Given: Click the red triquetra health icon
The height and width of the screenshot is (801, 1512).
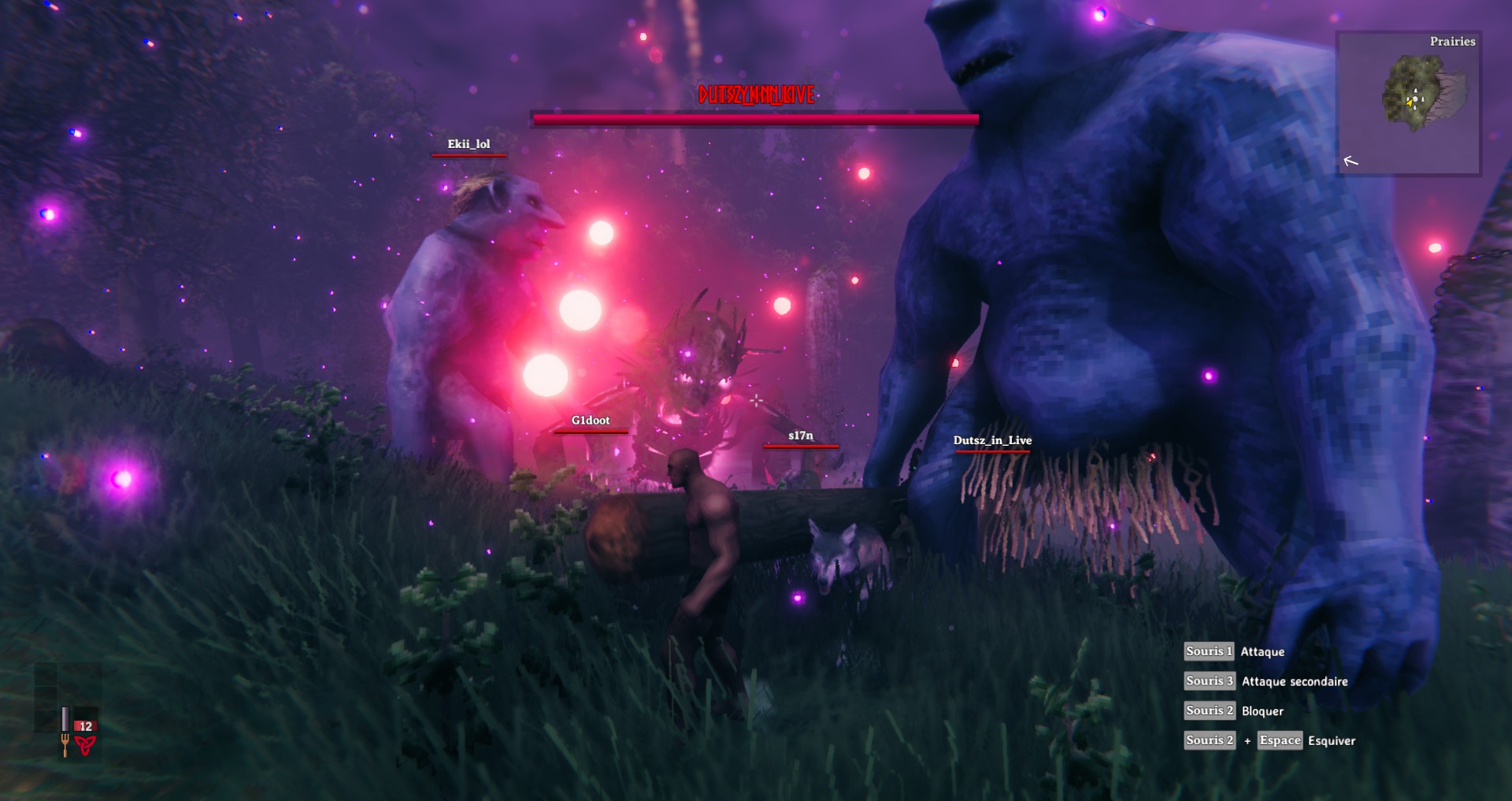Looking at the screenshot, I should click(x=85, y=744).
